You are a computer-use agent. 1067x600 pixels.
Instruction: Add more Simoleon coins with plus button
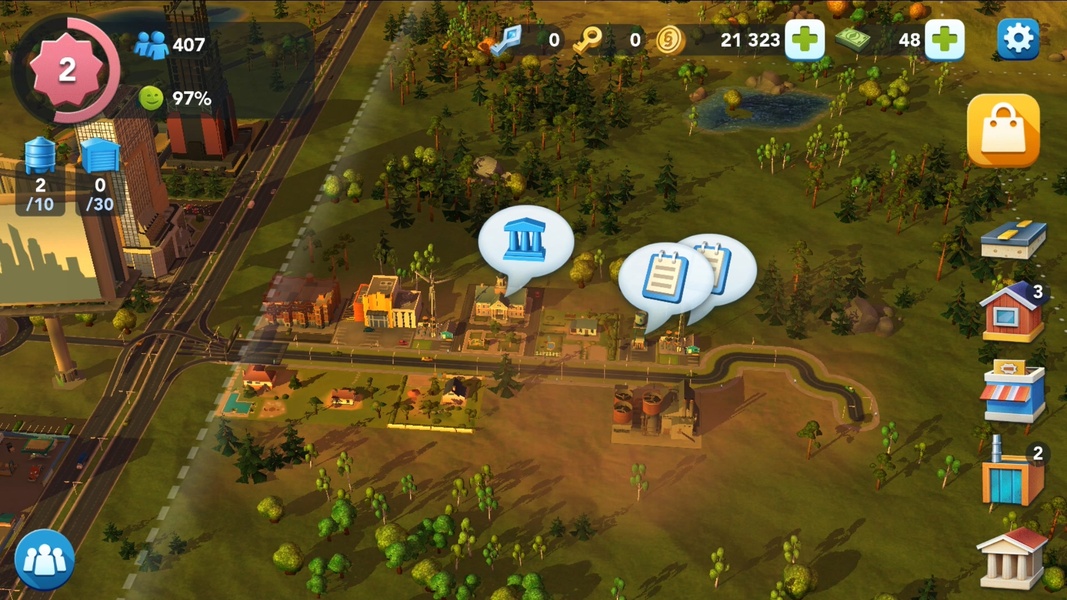(804, 40)
